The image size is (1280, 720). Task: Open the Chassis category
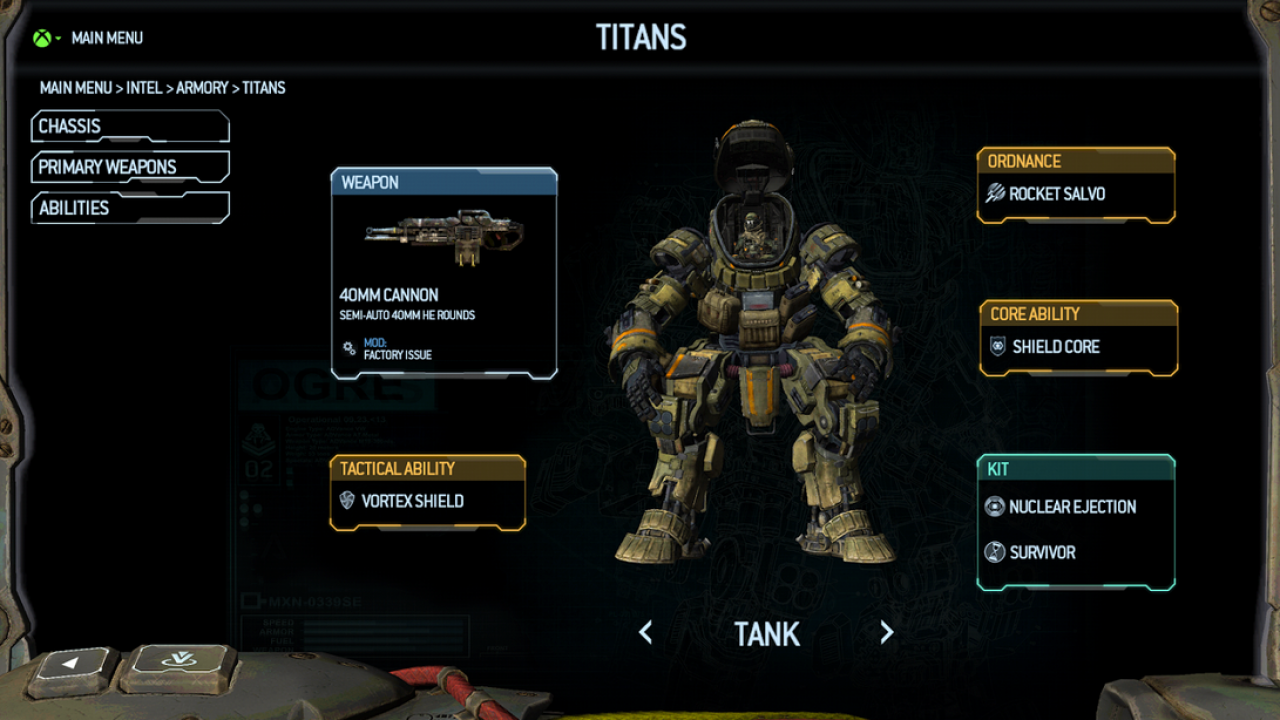[x=130, y=127]
